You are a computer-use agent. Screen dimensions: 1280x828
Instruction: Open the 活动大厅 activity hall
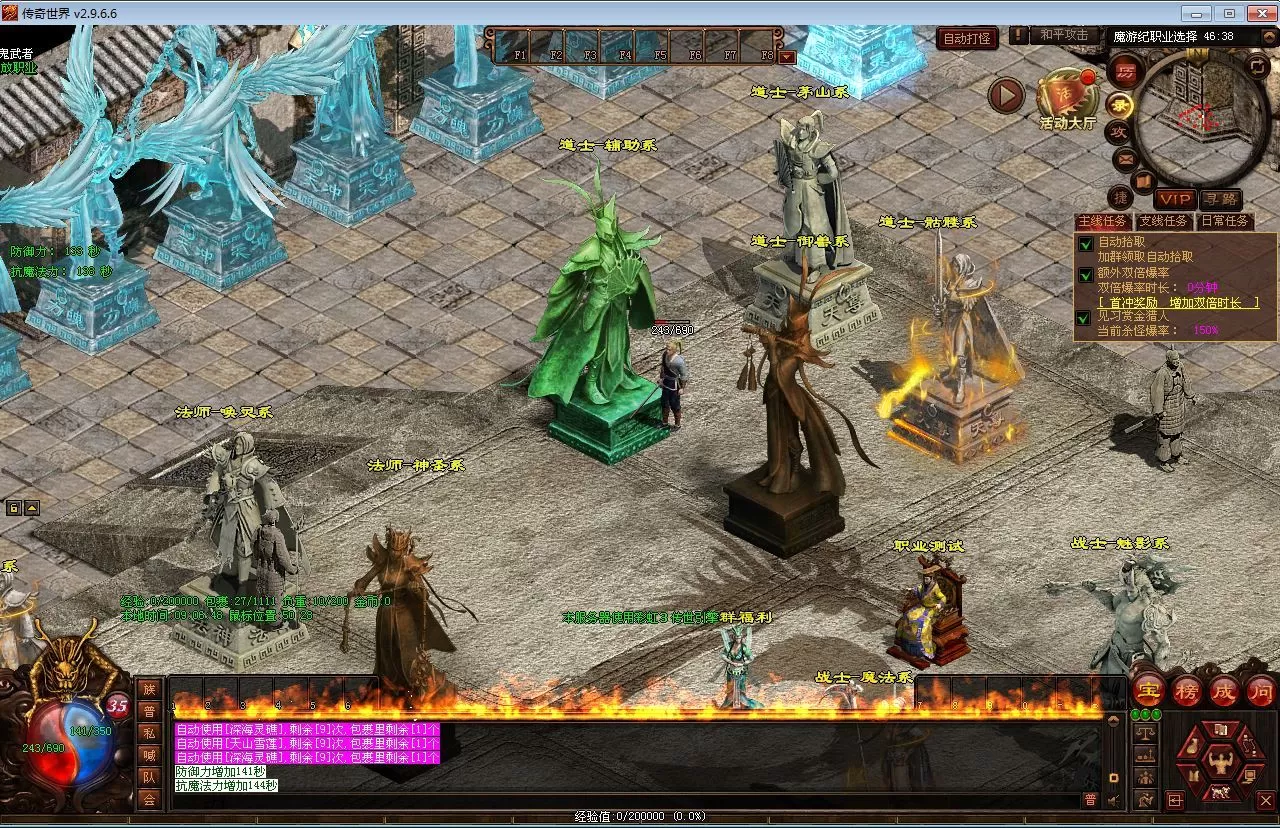pyautogui.click(x=1067, y=98)
